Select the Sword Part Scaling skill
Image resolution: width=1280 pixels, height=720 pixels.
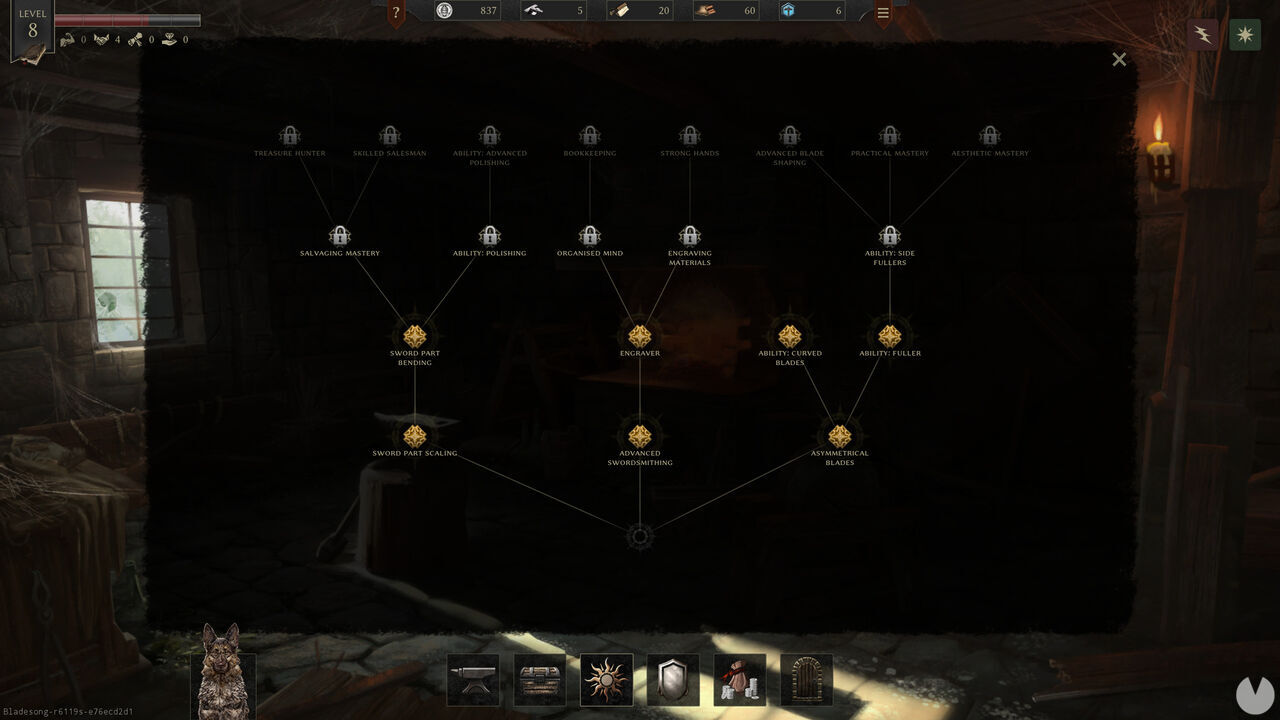(x=415, y=436)
